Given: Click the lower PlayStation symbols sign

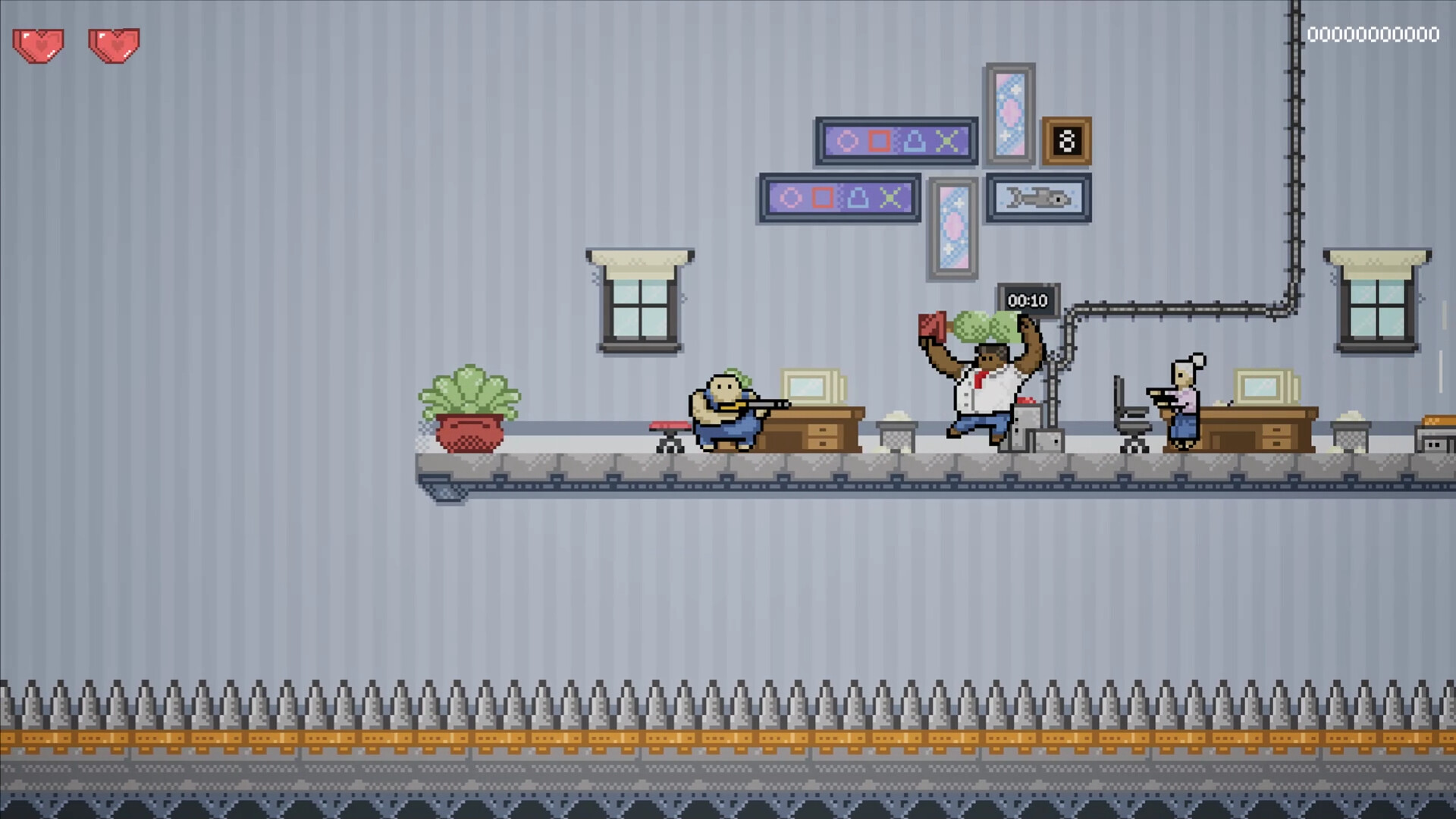Looking at the screenshot, I should [839, 198].
